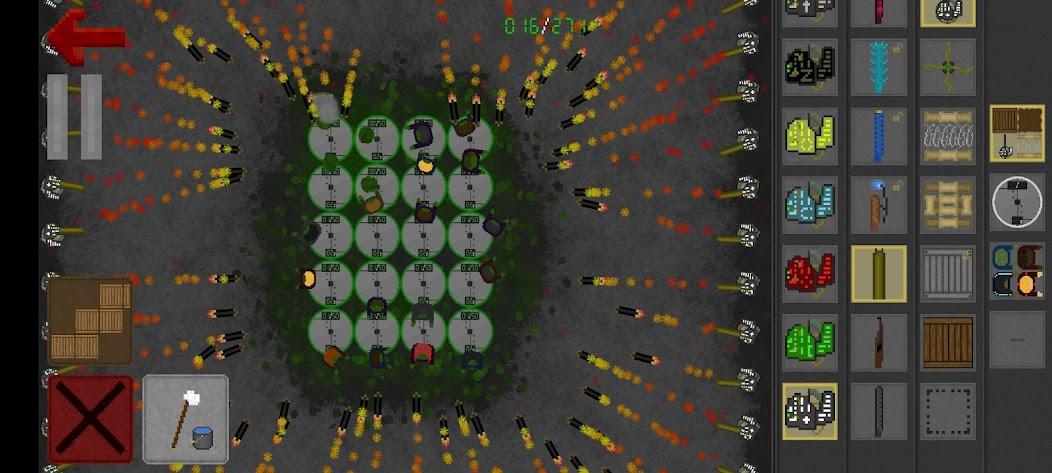
Task: Choose the dotted square outline tool
Action: 948,411
